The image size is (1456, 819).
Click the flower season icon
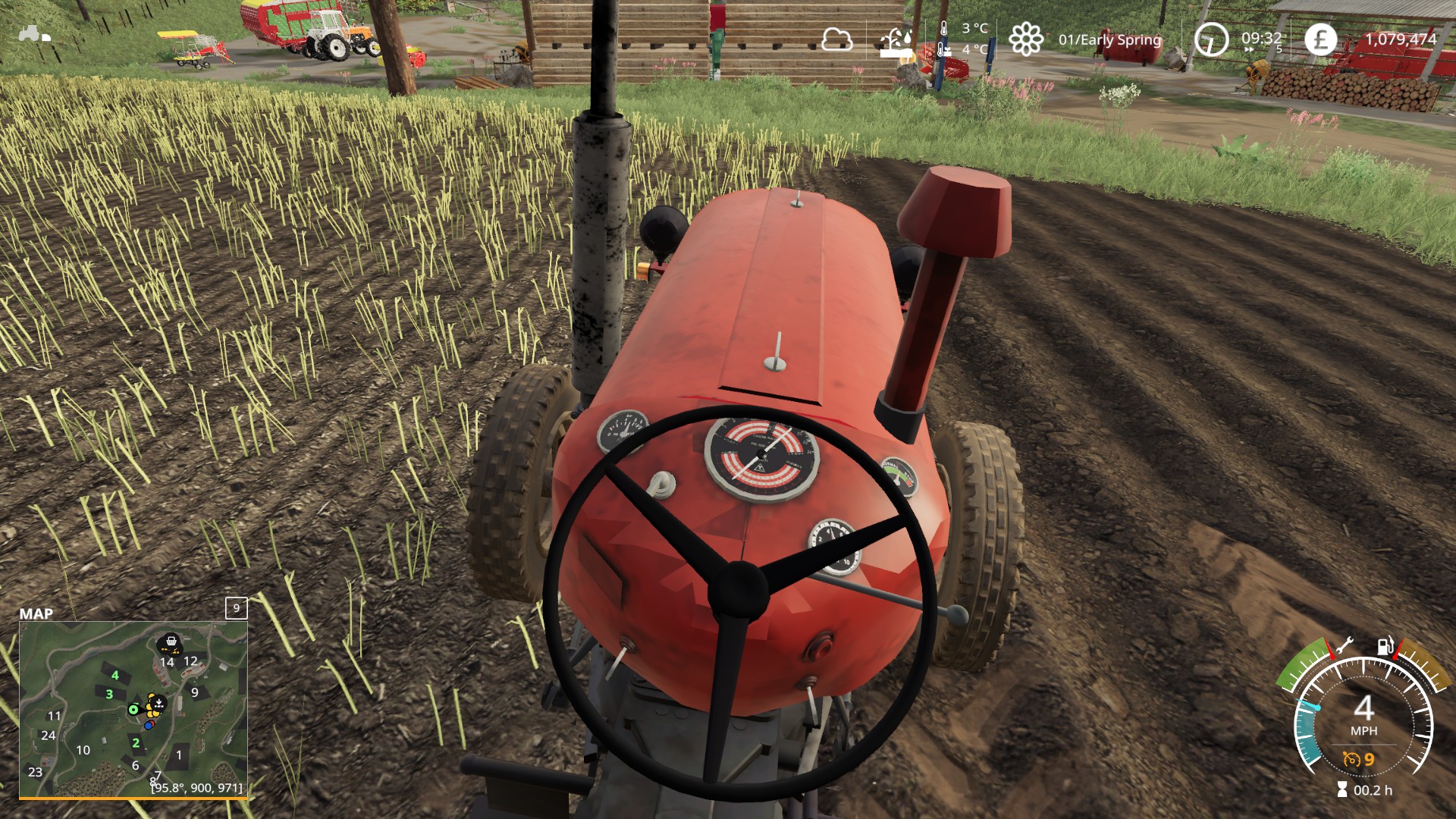1025,39
